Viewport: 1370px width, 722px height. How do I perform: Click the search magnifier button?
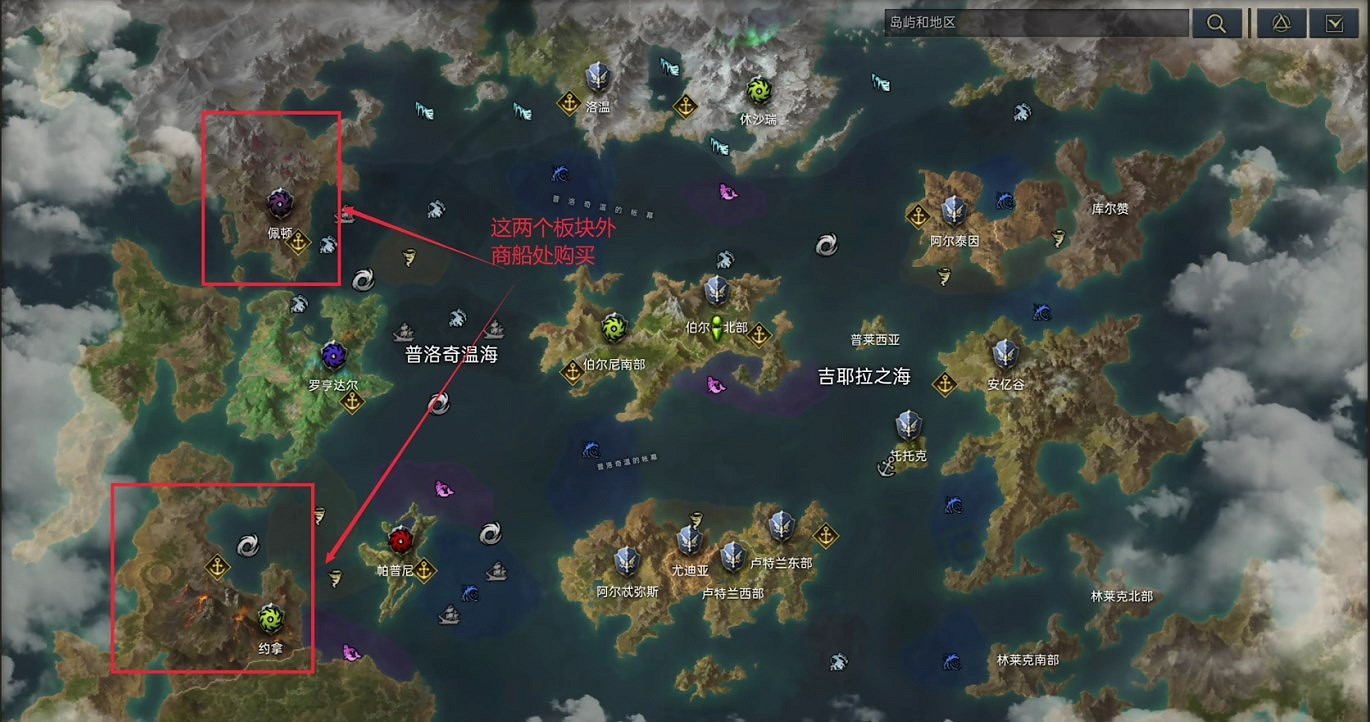1216,22
